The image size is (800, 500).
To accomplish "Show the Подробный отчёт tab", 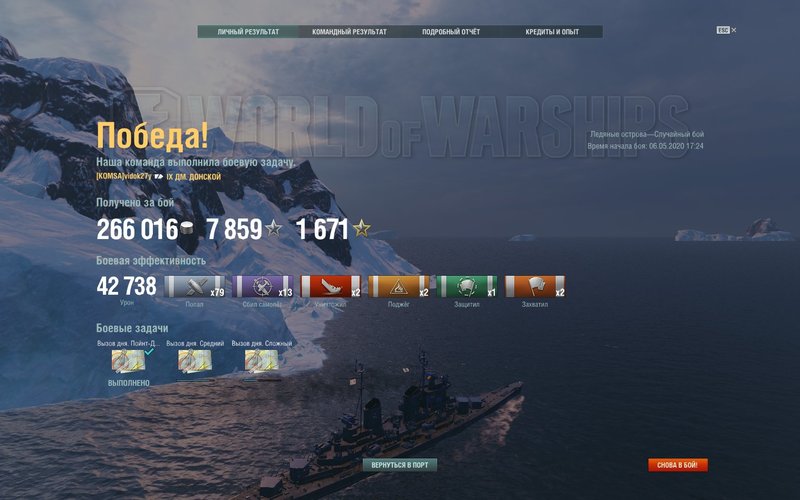I will tap(451, 32).
